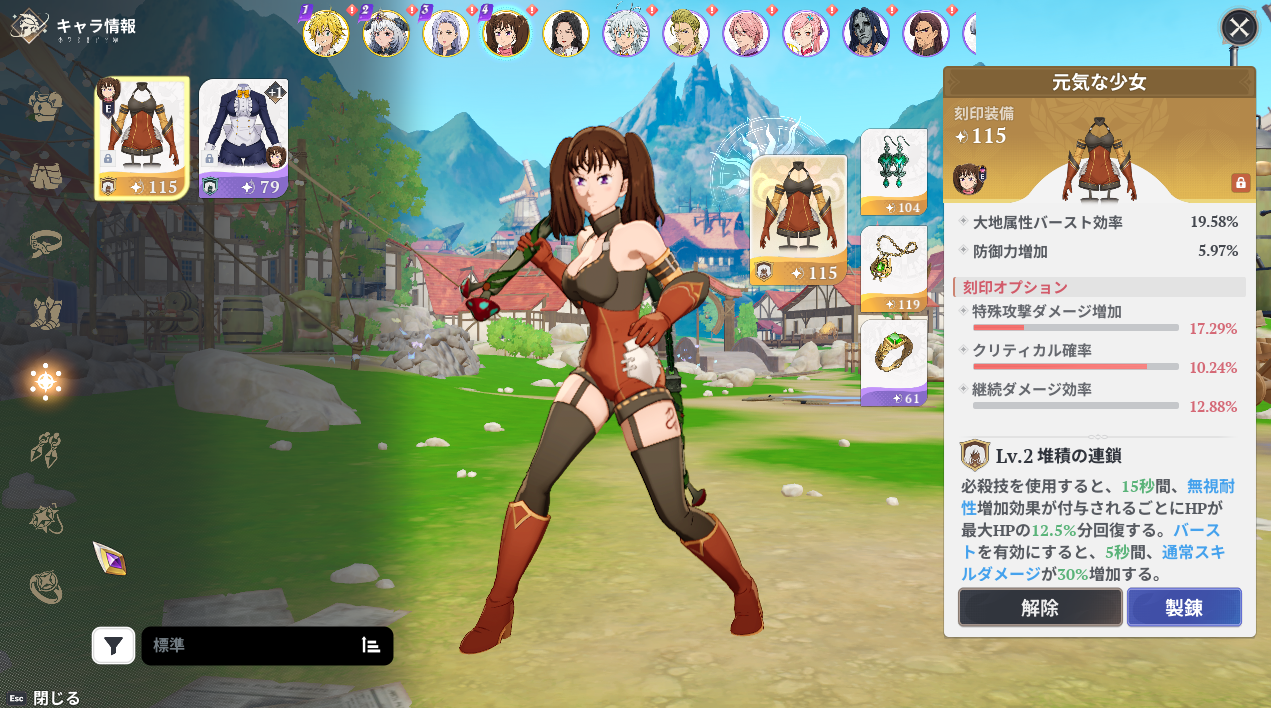Click the 閉じる close label
The height and width of the screenshot is (708, 1271).
[x=56, y=698]
